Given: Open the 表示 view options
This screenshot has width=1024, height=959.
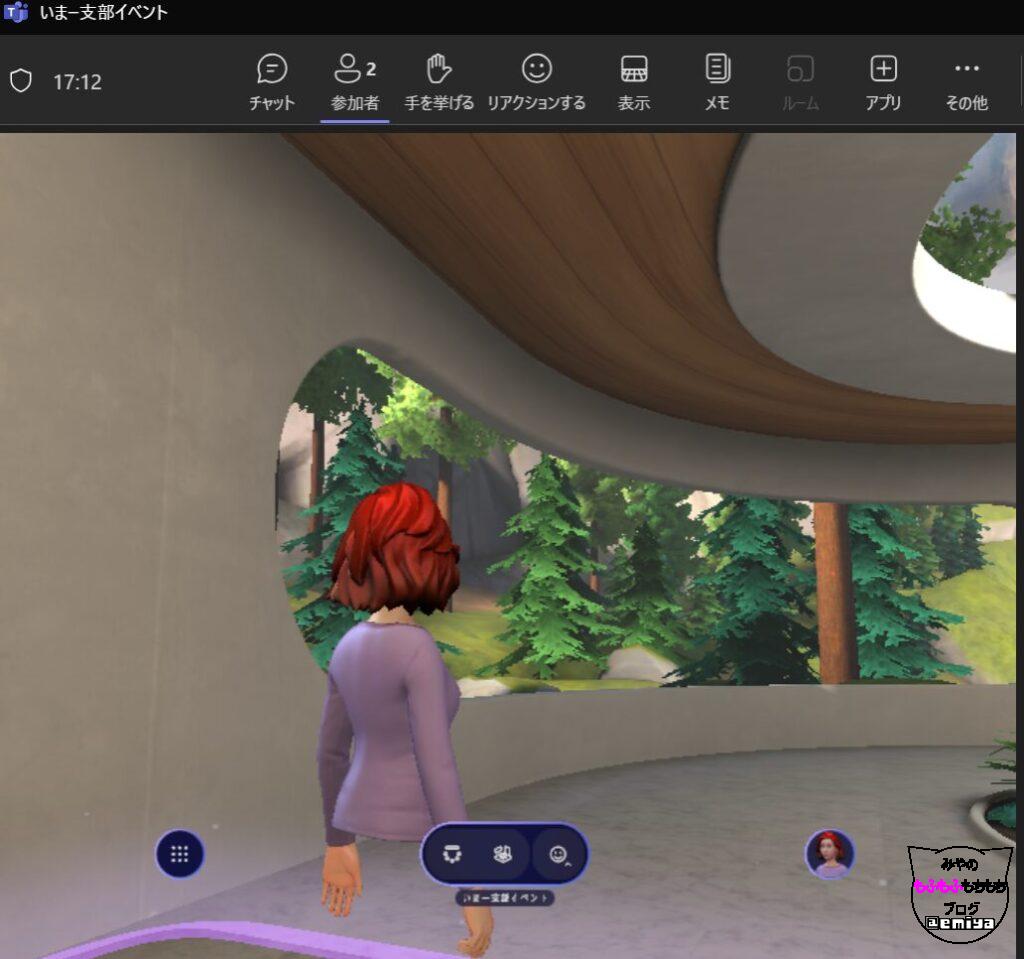Looking at the screenshot, I should (x=634, y=82).
